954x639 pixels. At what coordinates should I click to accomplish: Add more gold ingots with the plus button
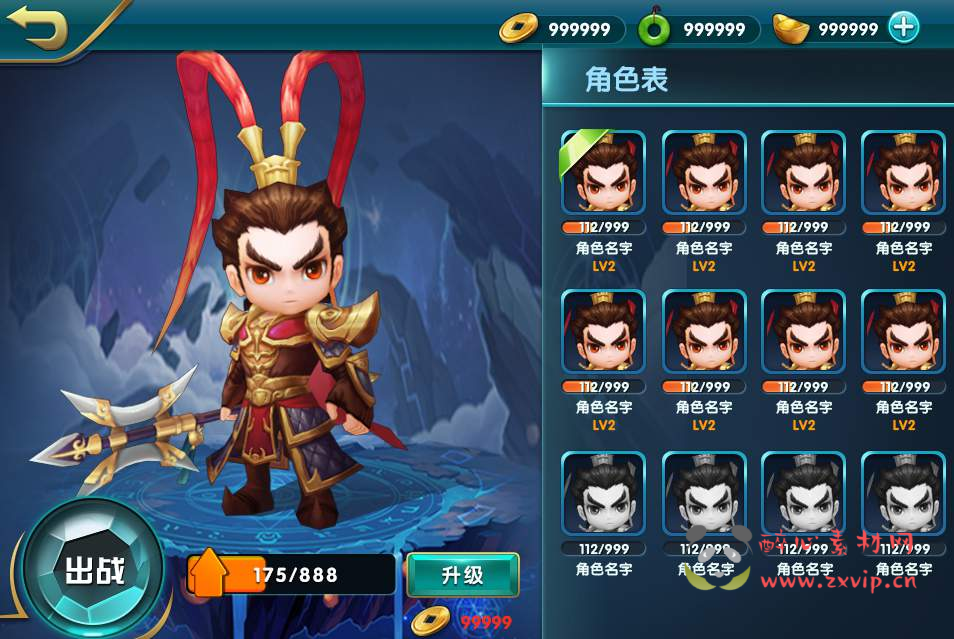coord(903,28)
